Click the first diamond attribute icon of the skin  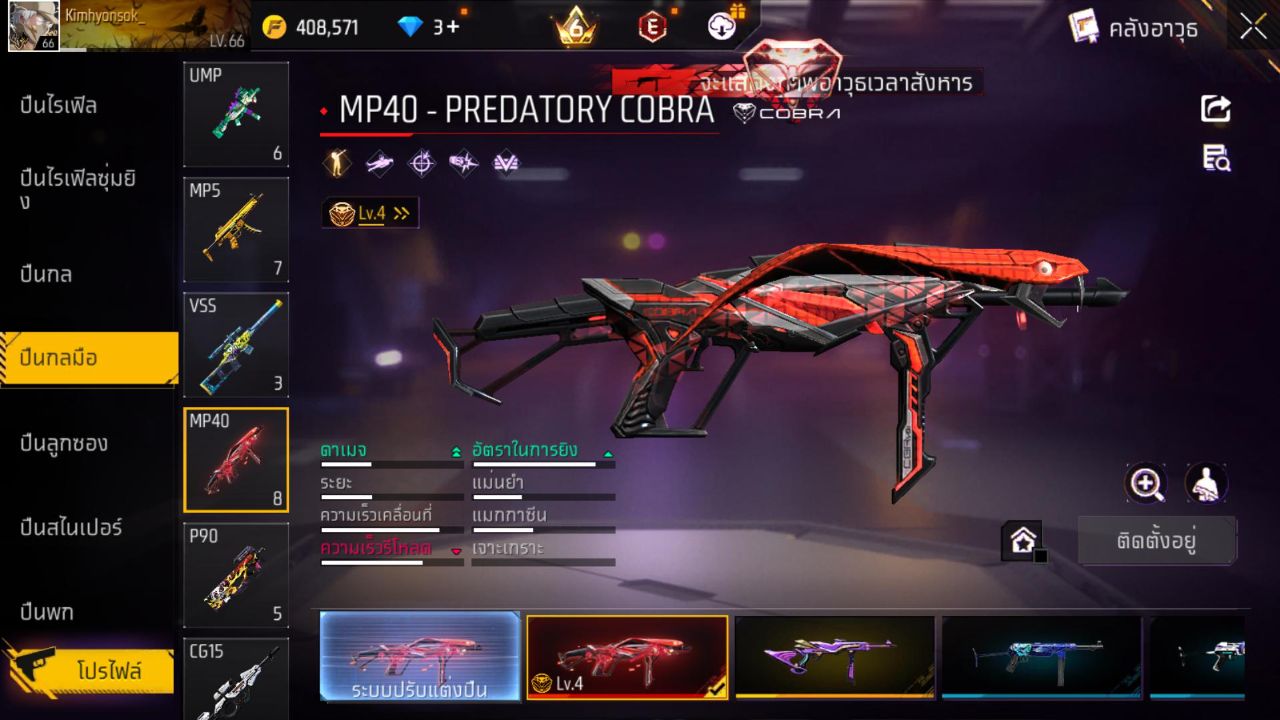(336, 162)
